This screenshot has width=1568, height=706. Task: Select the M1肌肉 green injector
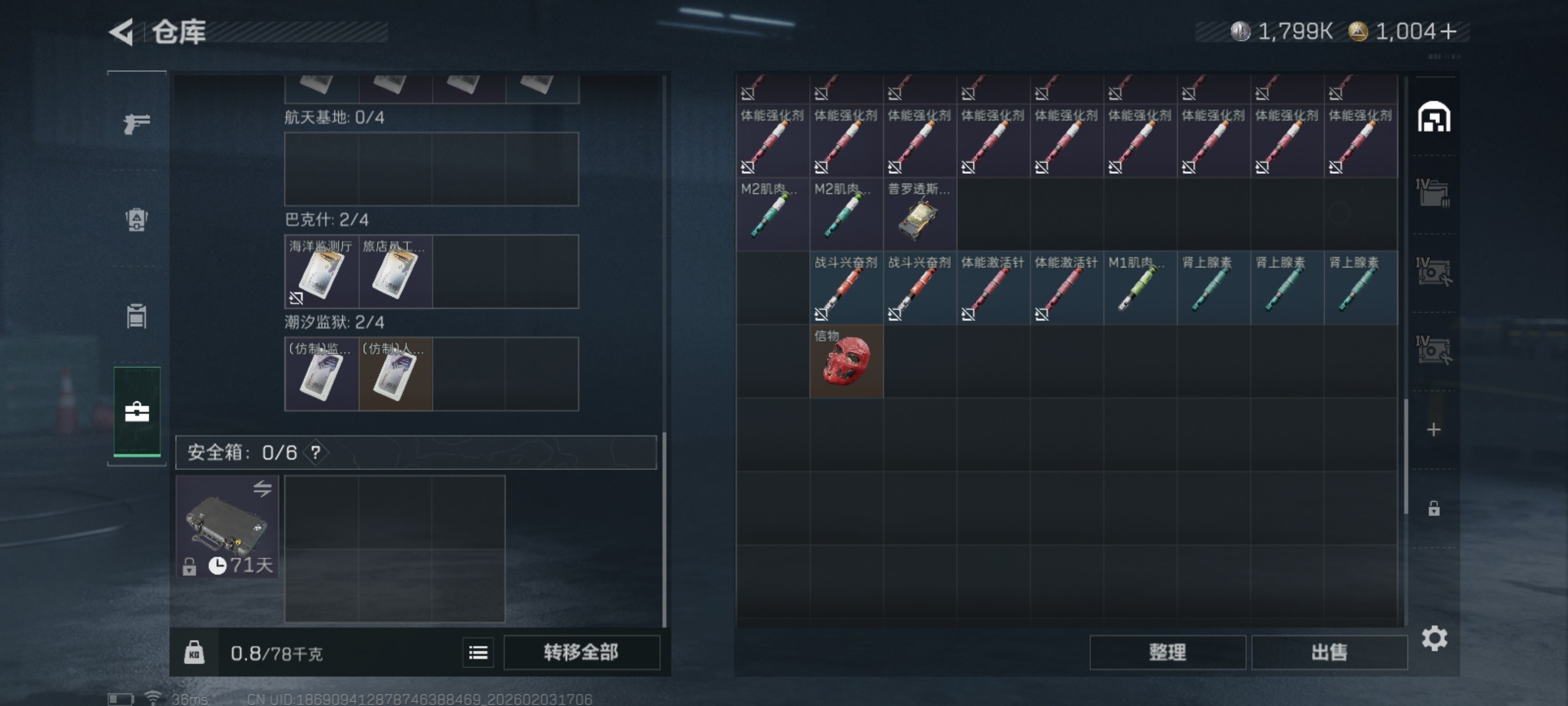pyautogui.click(x=1140, y=288)
